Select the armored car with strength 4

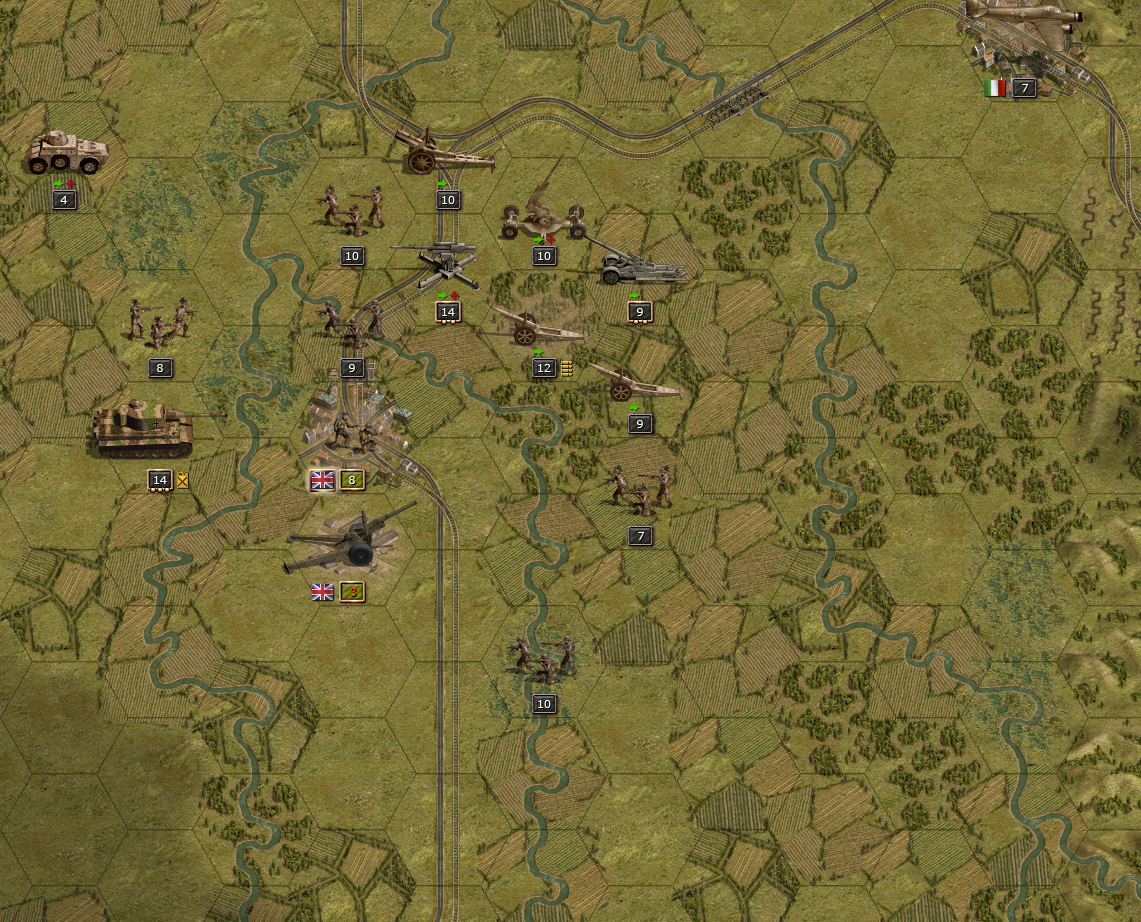pyautogui.click(x=66, y=154)
